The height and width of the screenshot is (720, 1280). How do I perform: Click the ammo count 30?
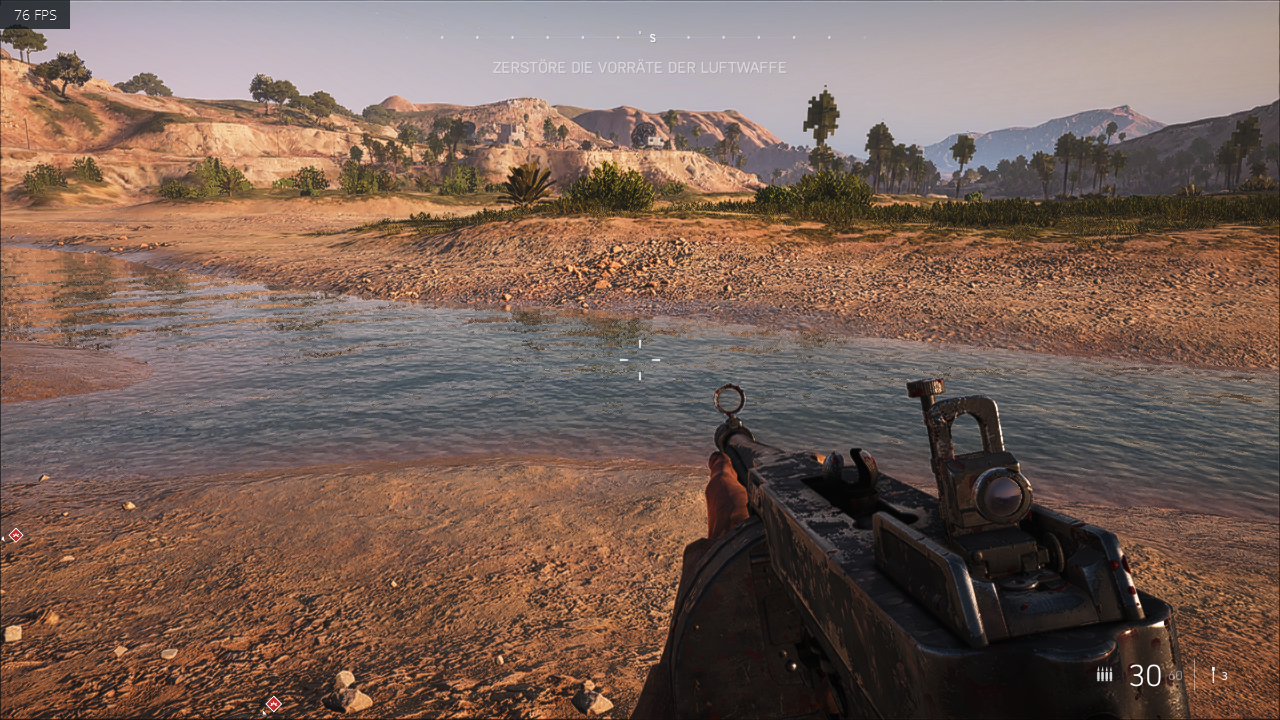click(1143, 673)
